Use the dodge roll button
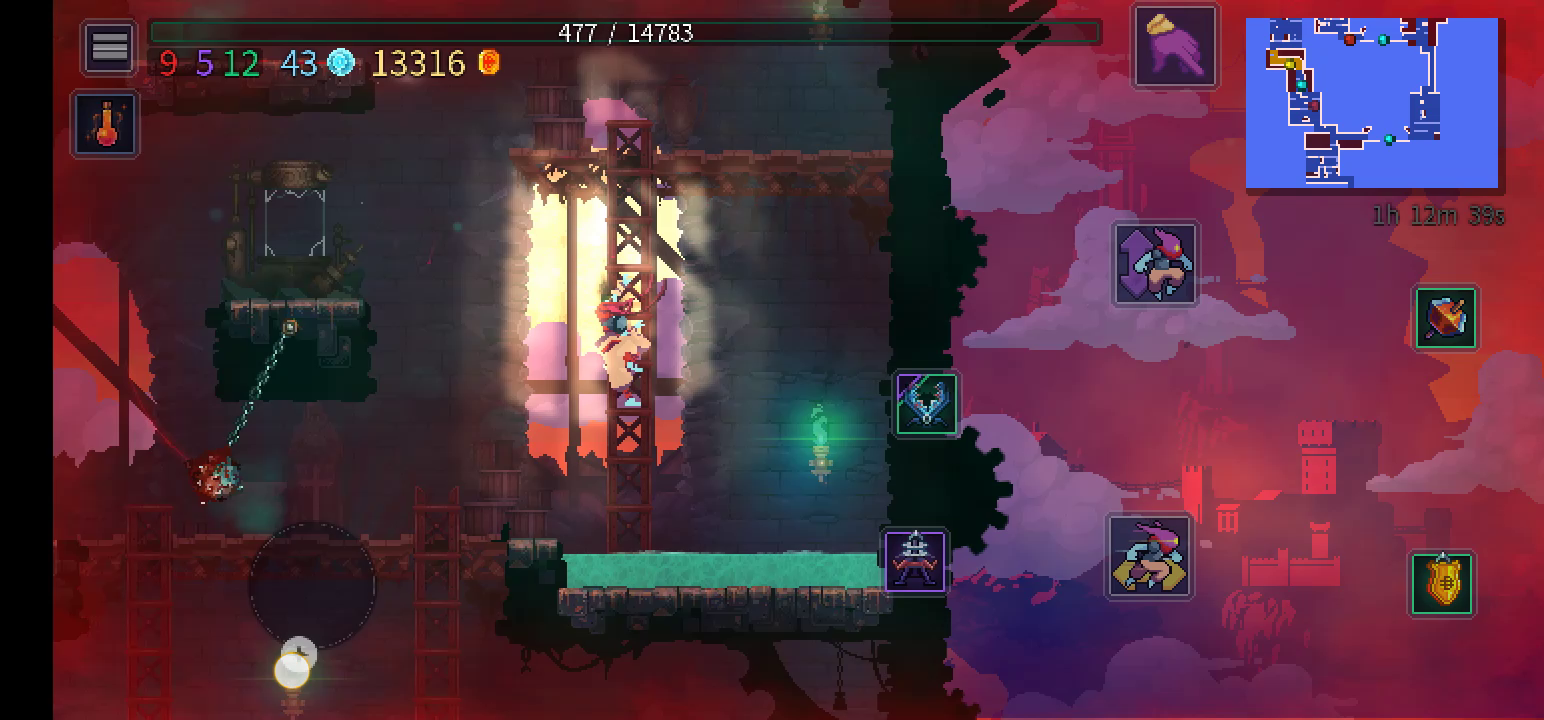The height and width of the screenshot is (720, 1544). (x=1149, y=557)
